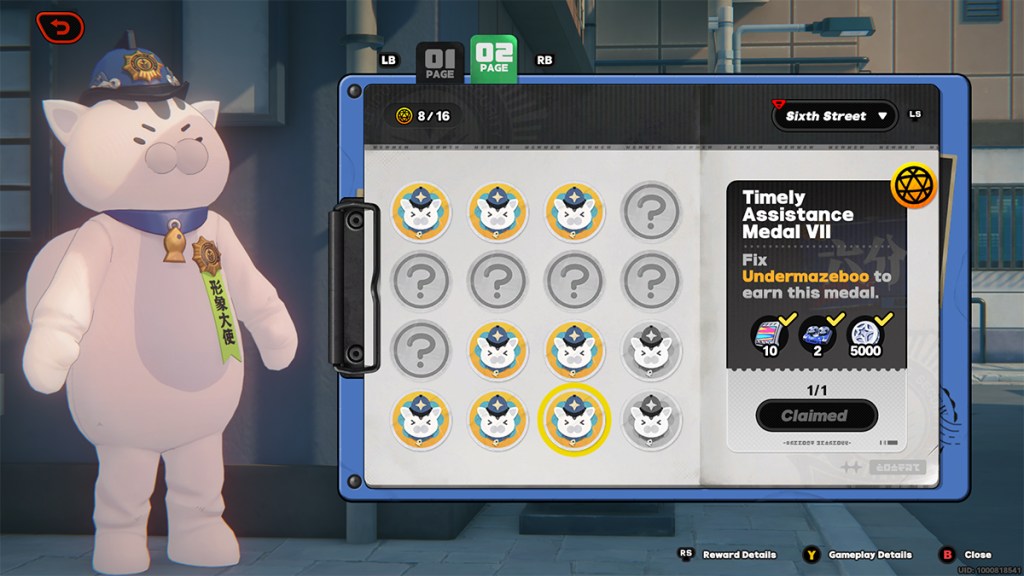This screenshot has height=576, width=1024.
Task: Select the 02 Page tab
Action: pyautogui.click(x=494, y=62)
